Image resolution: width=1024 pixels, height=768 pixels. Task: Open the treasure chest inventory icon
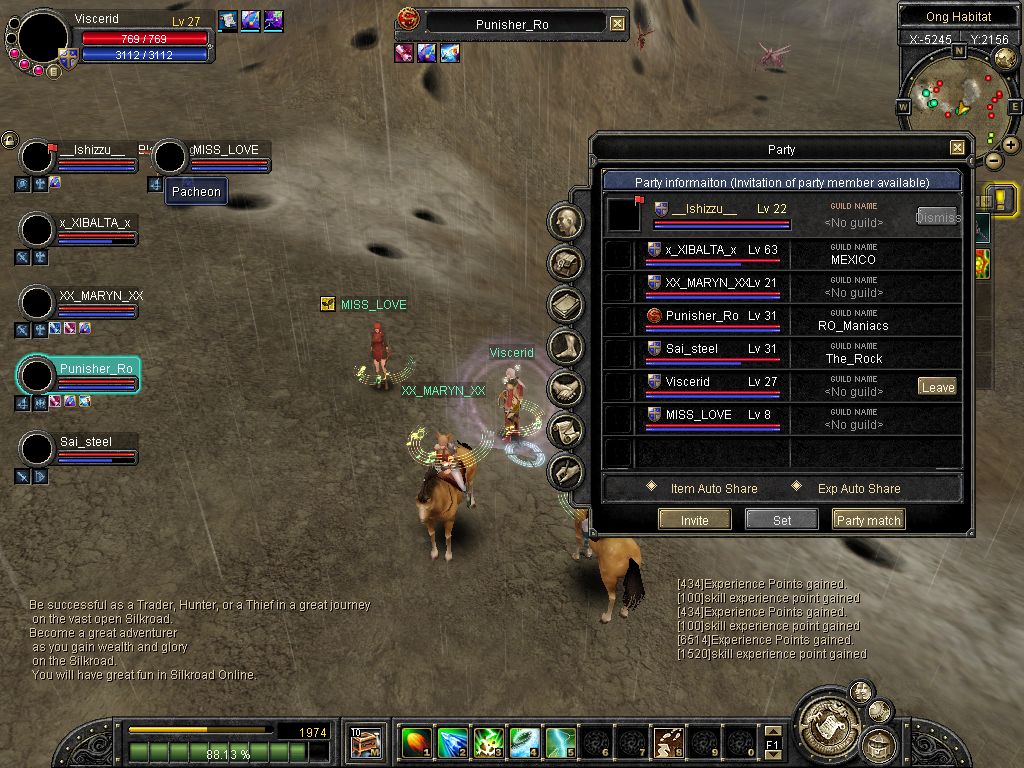coord(366,742)
